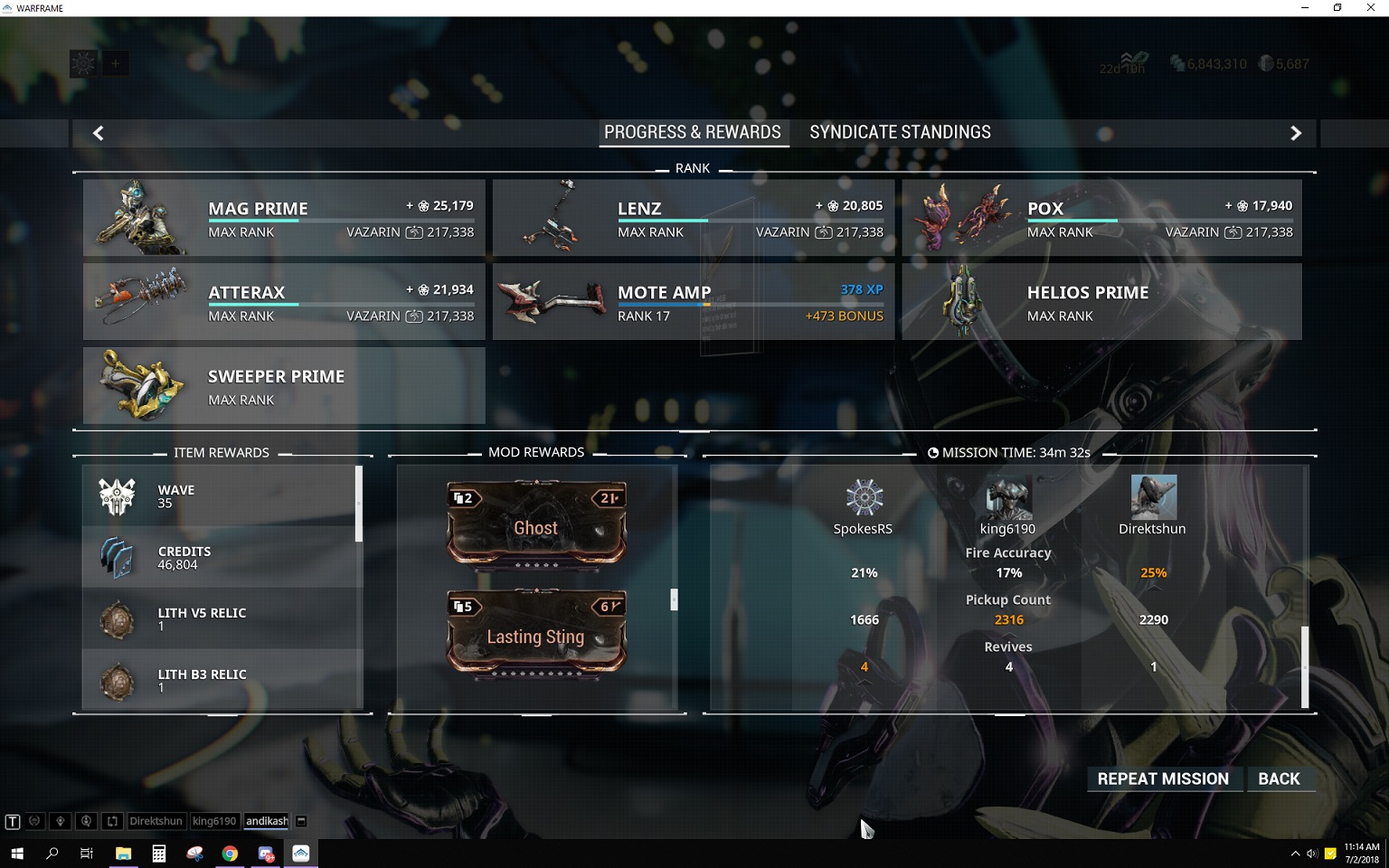
Task: Choose the Sweeper Prime entry
Action: (x=284, y=386)
